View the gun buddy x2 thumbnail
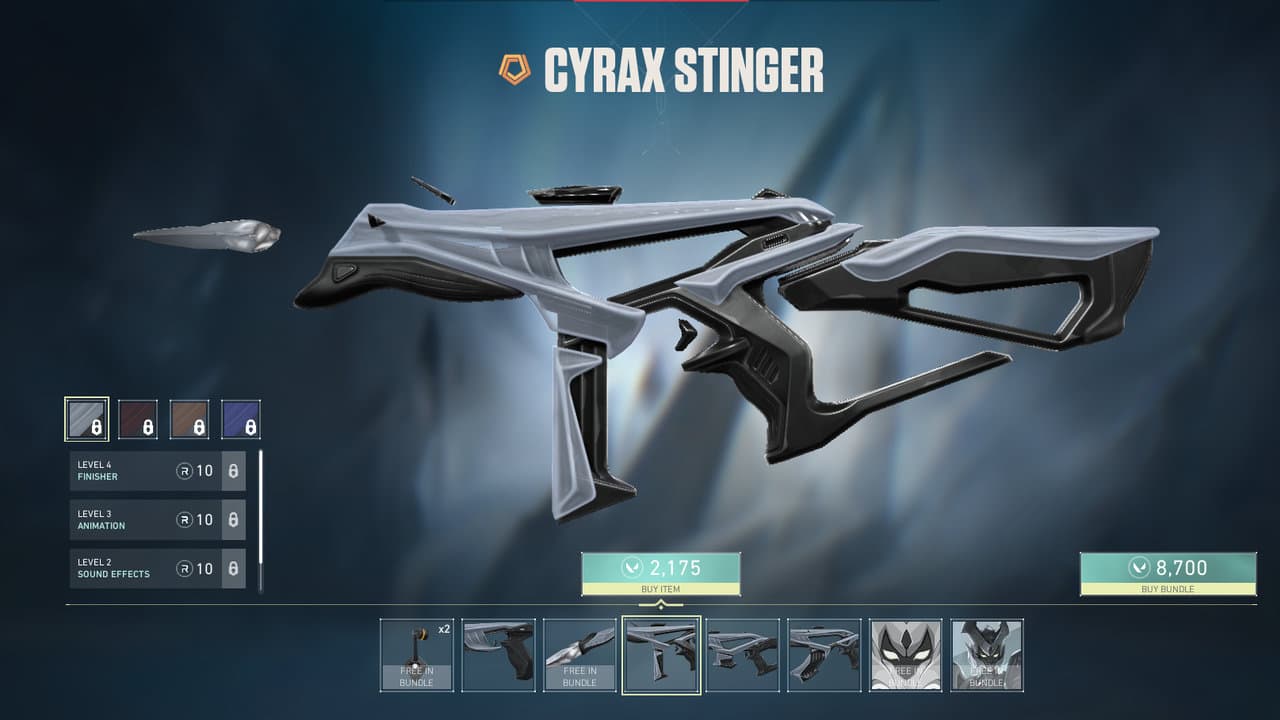This screenshot has height=720, width=1280. (x=416, y=655)
